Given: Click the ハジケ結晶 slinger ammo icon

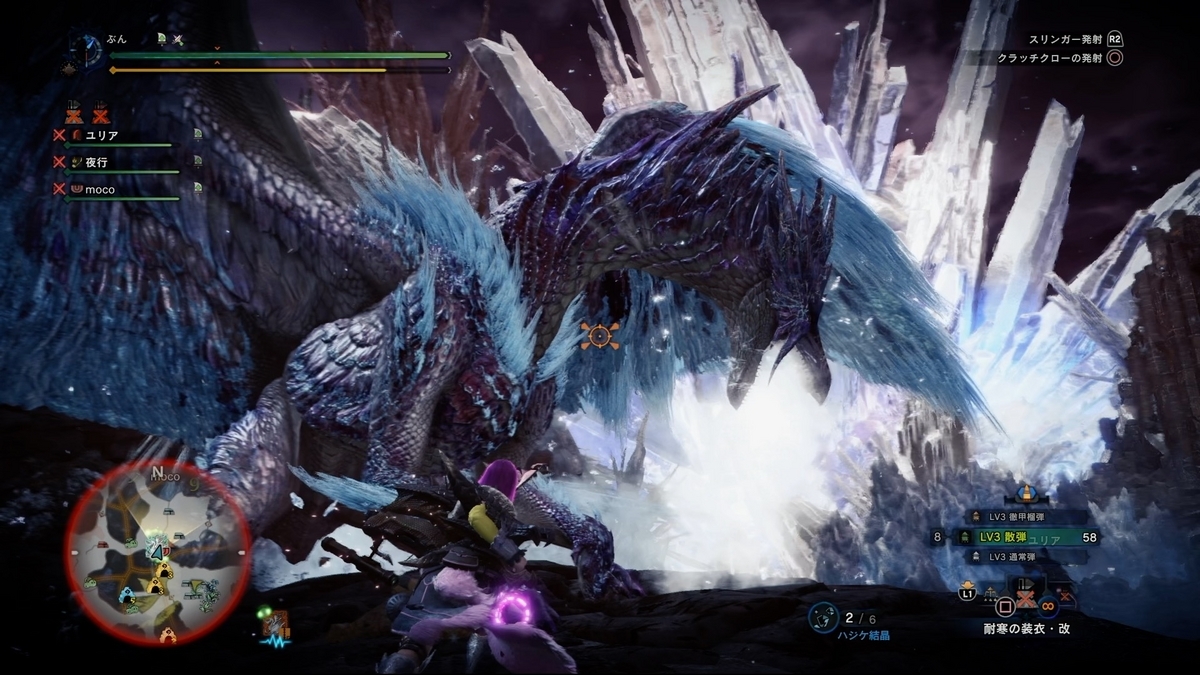Looking at the screenshot, I should pyautogui.click(x=824, y=618).
